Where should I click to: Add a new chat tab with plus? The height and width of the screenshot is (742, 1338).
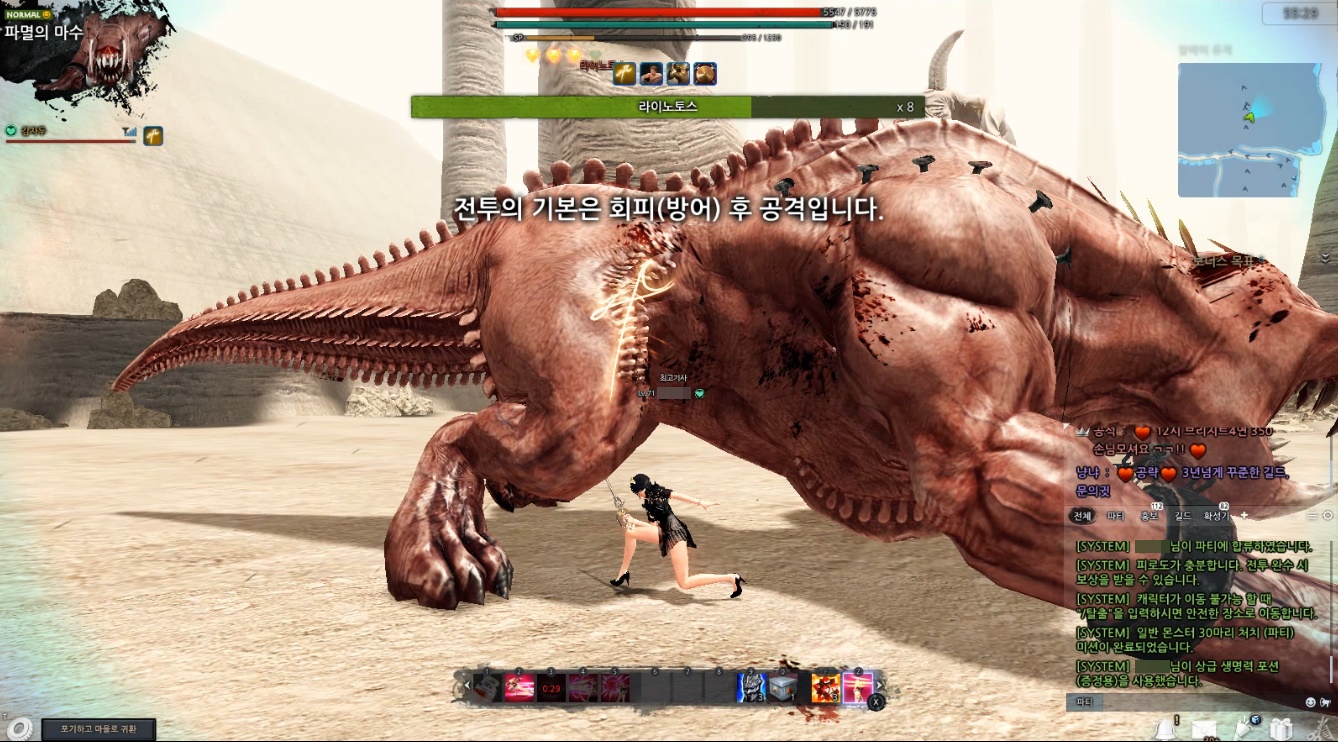pyautogui.click(x=1245, y=515)
